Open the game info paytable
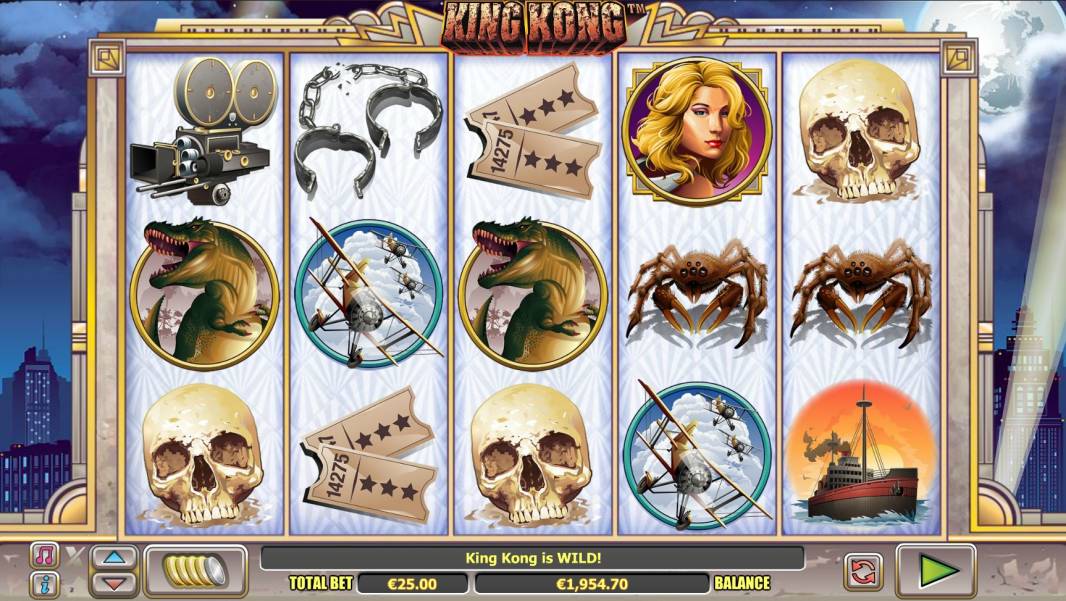1066x601 pixels. coord(43,583)
